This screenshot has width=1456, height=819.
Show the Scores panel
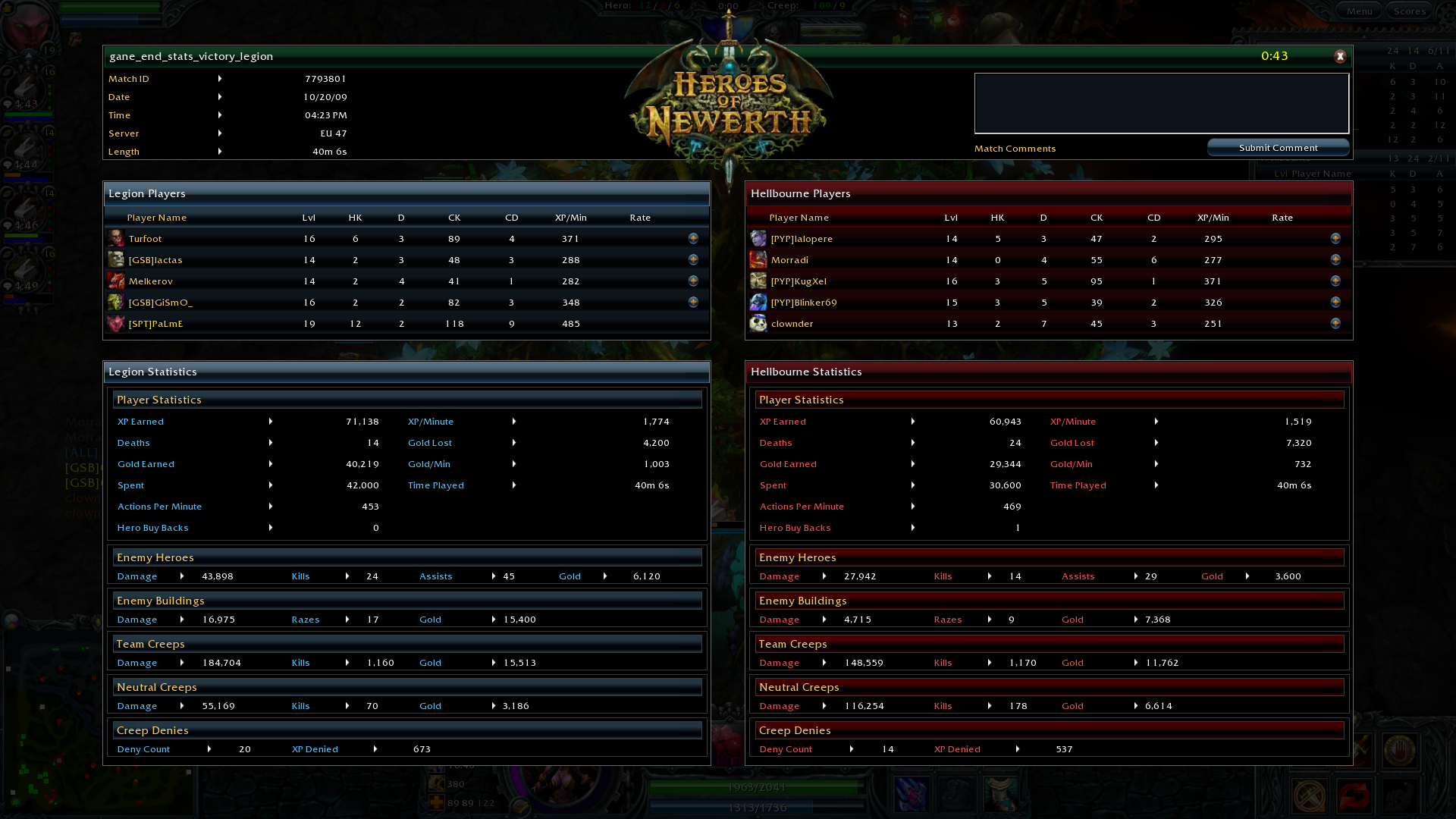1410,11
